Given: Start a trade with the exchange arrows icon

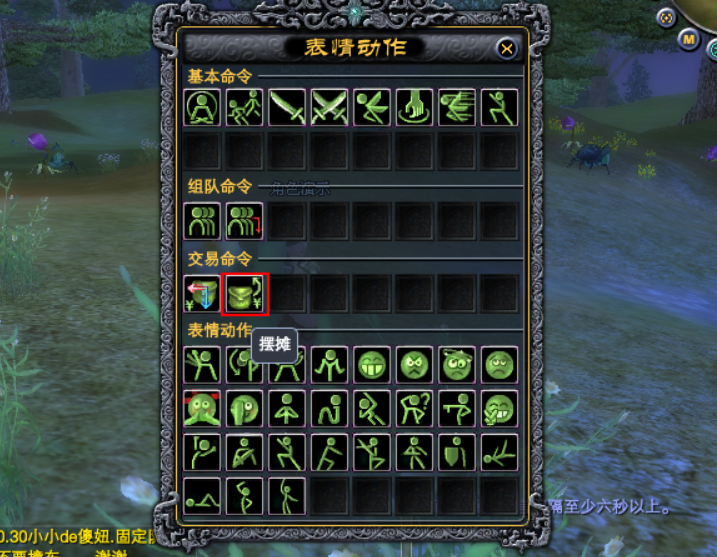Looking at the screenshot, I should (x=202, y=293).
